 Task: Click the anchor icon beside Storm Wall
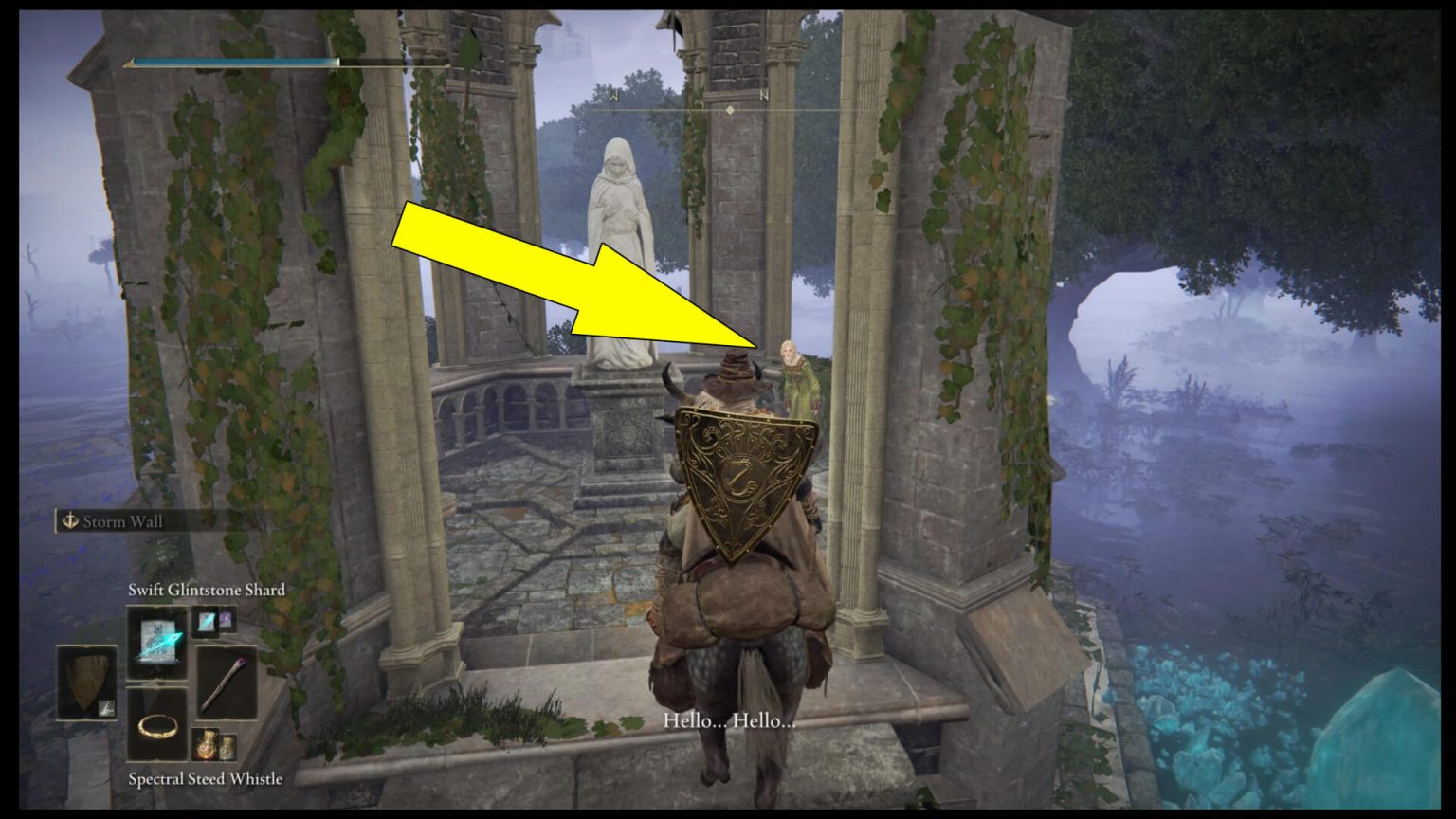[x=71, y=520]
